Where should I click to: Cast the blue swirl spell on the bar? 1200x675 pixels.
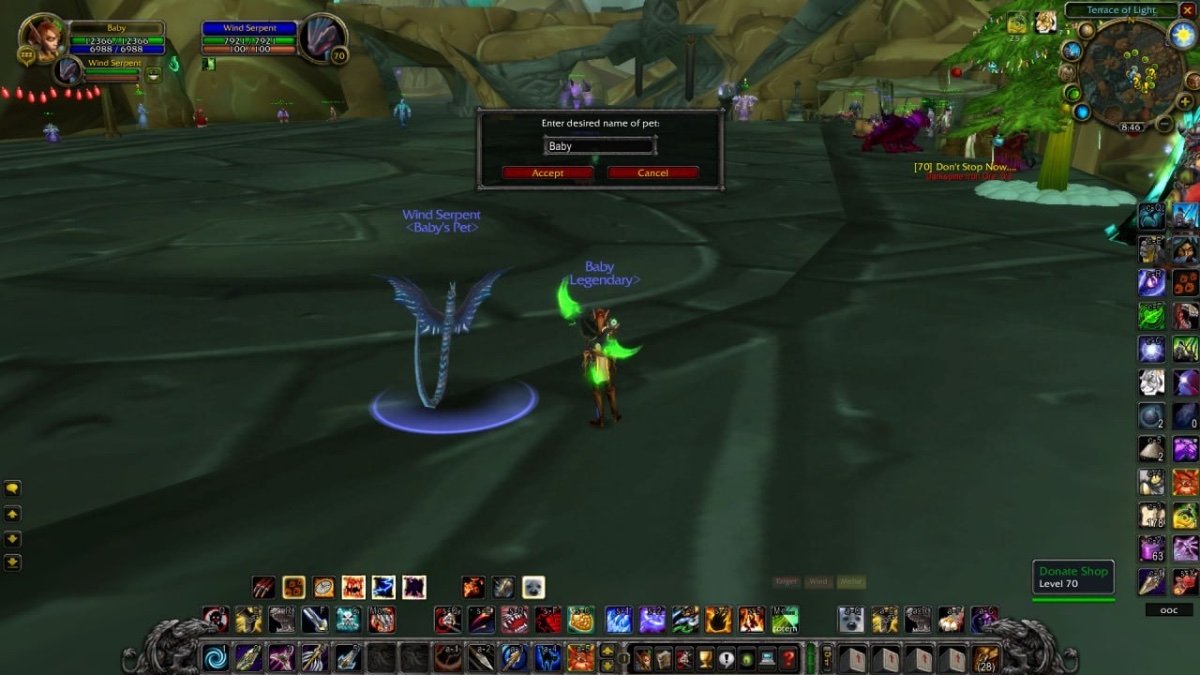(x=215, y=657)
